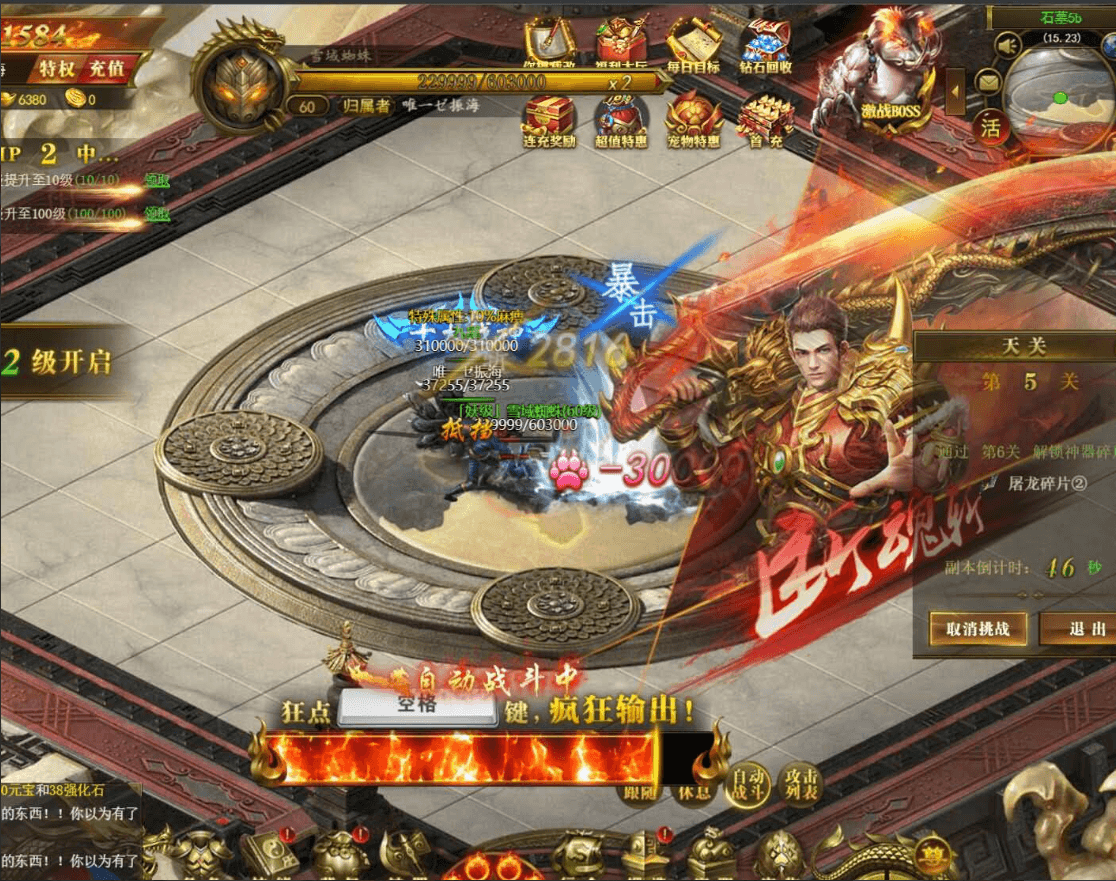Open the round 活 activity button

click(990, 127)
